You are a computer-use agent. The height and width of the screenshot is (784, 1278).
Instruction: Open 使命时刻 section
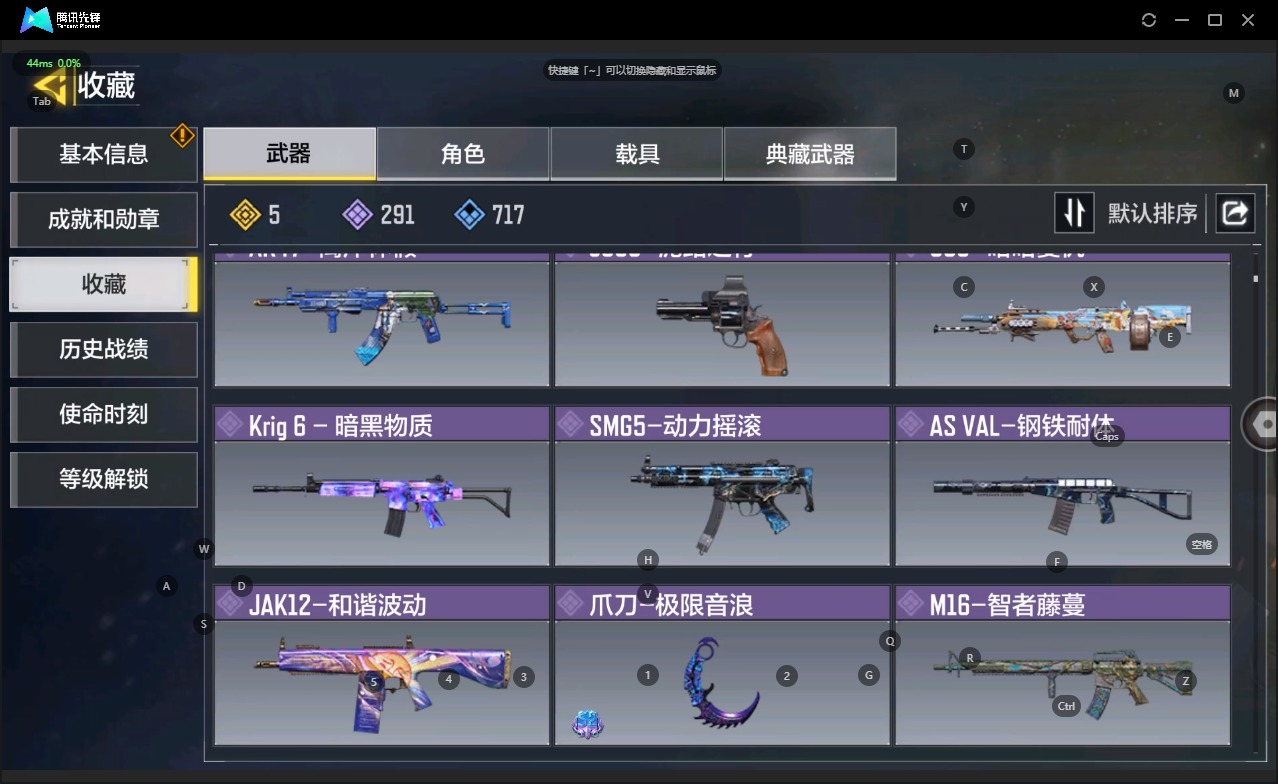(103, 414)
